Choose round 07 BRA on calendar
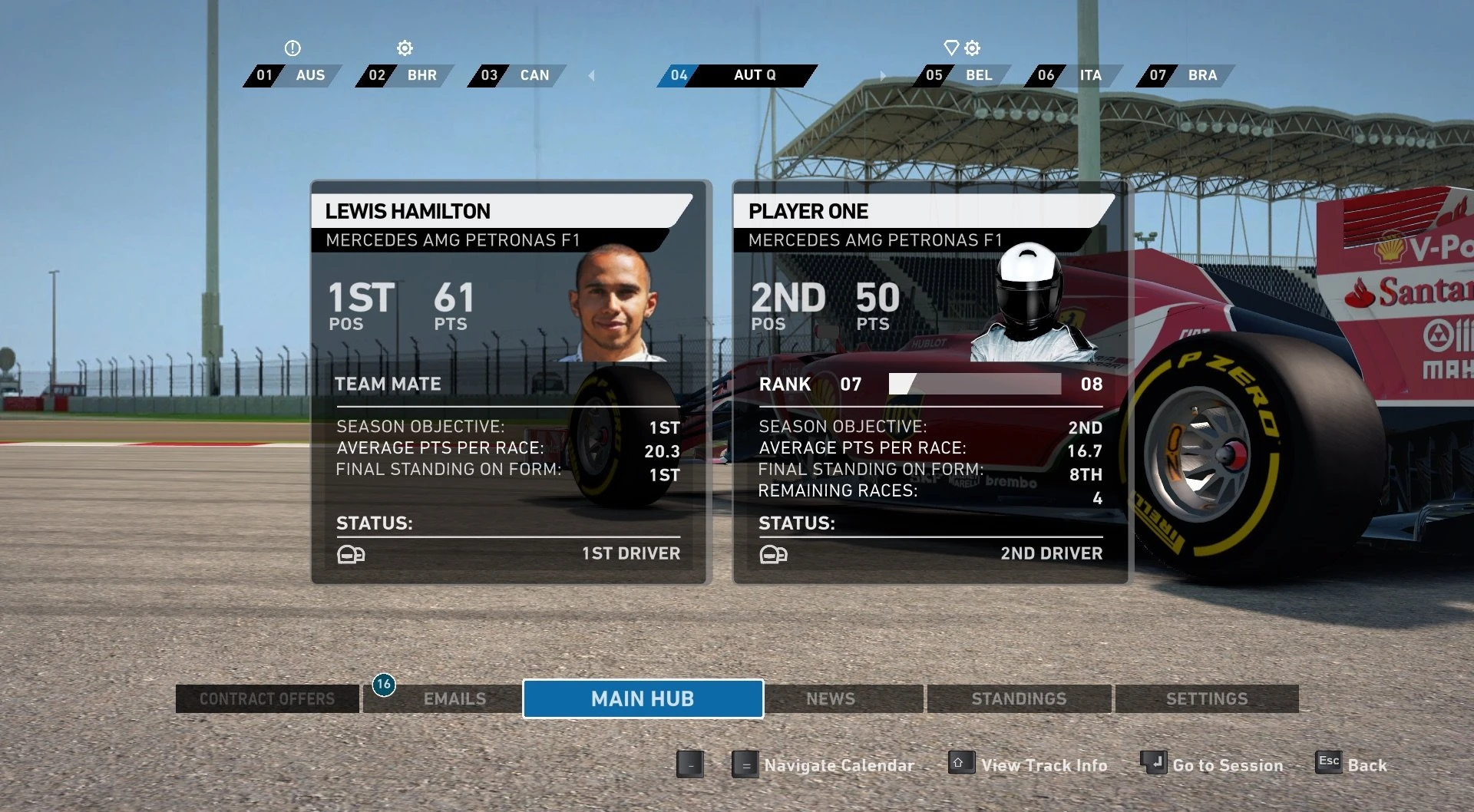Screen dimensions: 1474x812 [1185, 75]
